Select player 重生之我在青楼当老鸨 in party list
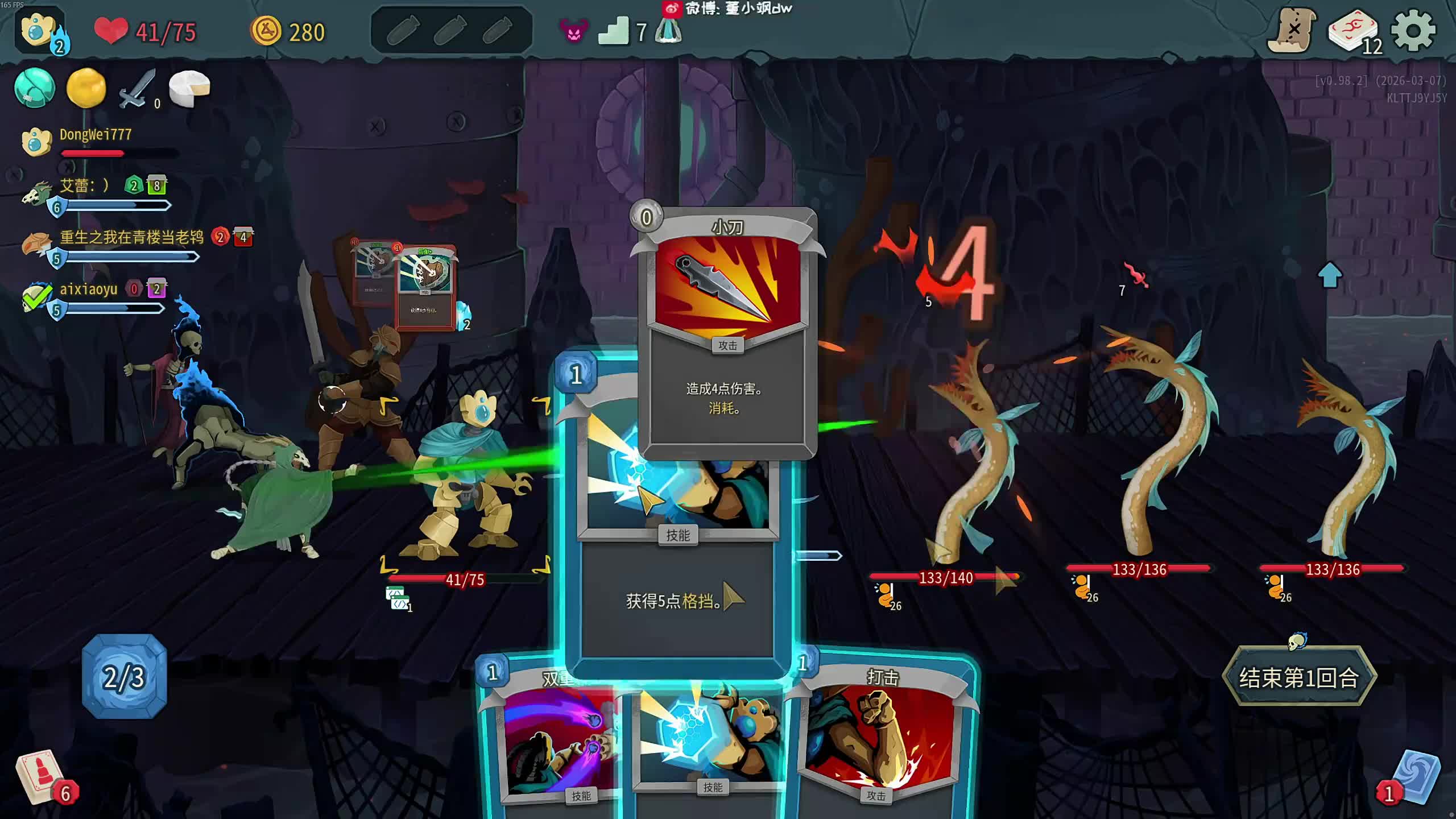Image resolution: width=1456 pixels, height=819 pixels. [x=131, y=238]
